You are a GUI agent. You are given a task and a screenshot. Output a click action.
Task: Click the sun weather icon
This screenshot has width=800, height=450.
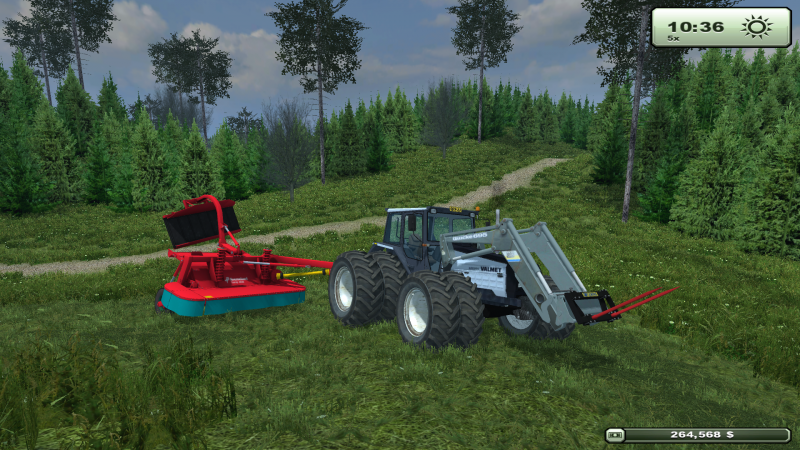click(x=757, y=27)
